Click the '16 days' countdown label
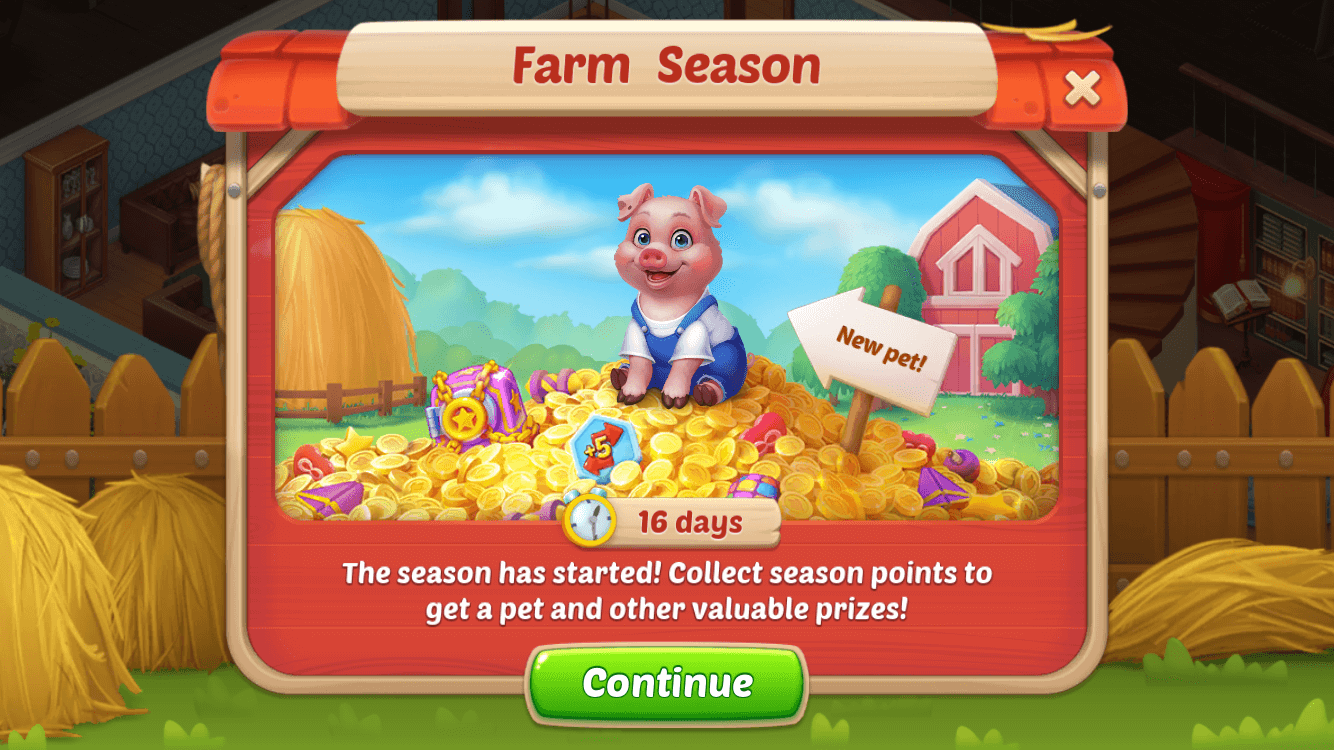1334x750 pixels. pyautogui.click(x=691, y=521)
